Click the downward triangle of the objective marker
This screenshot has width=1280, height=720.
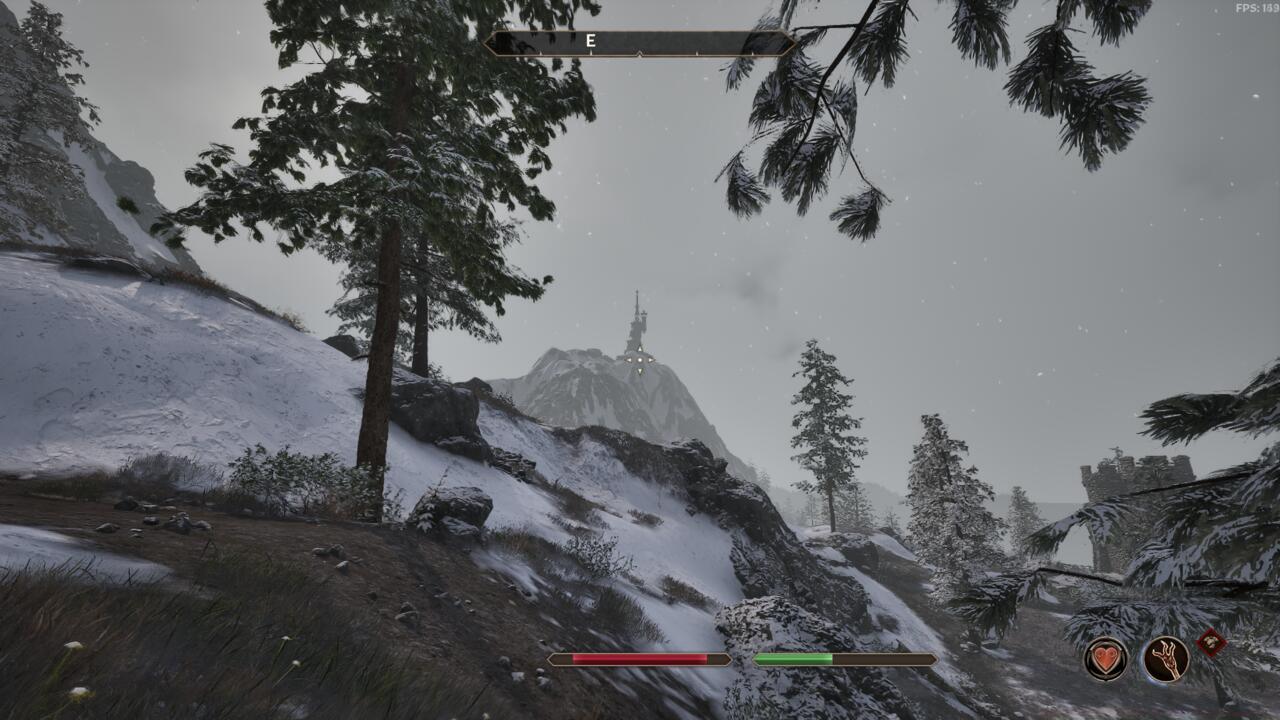click(640, 371)
